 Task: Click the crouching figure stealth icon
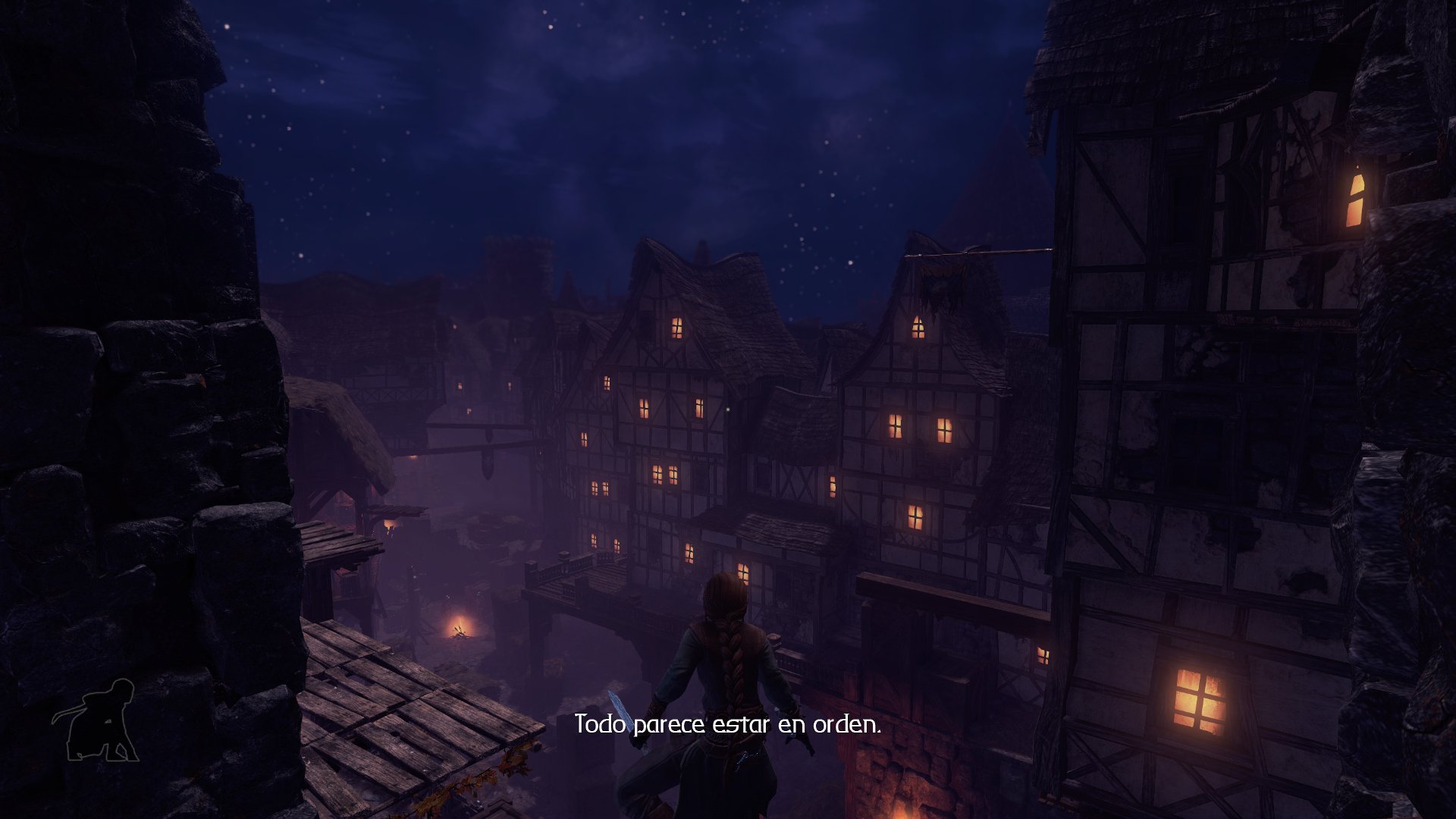pos(97,720)
